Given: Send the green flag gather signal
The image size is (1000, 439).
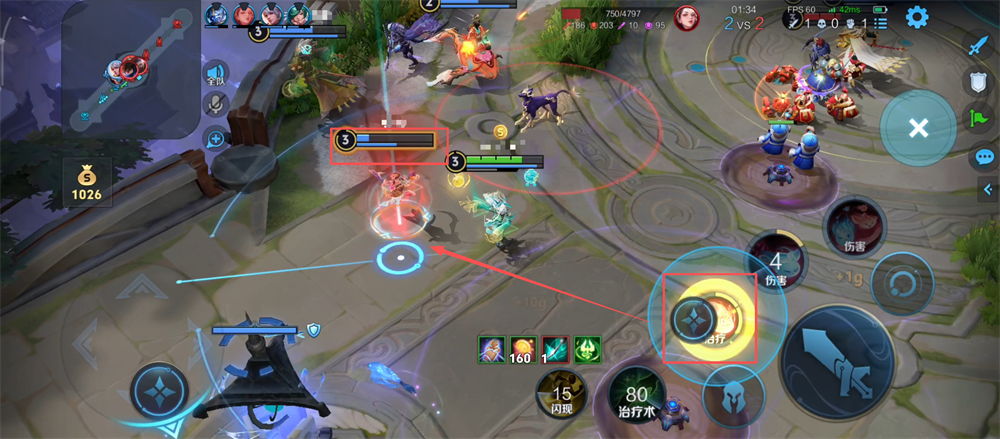Looking at the screenshot, I should (980, 120).
